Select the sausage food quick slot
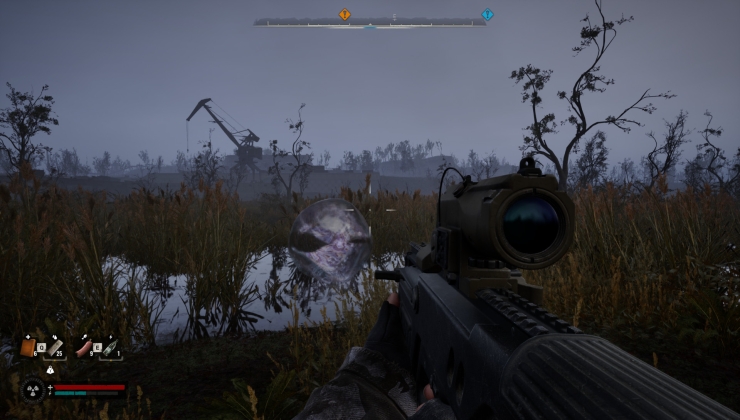 coord(84,347)
